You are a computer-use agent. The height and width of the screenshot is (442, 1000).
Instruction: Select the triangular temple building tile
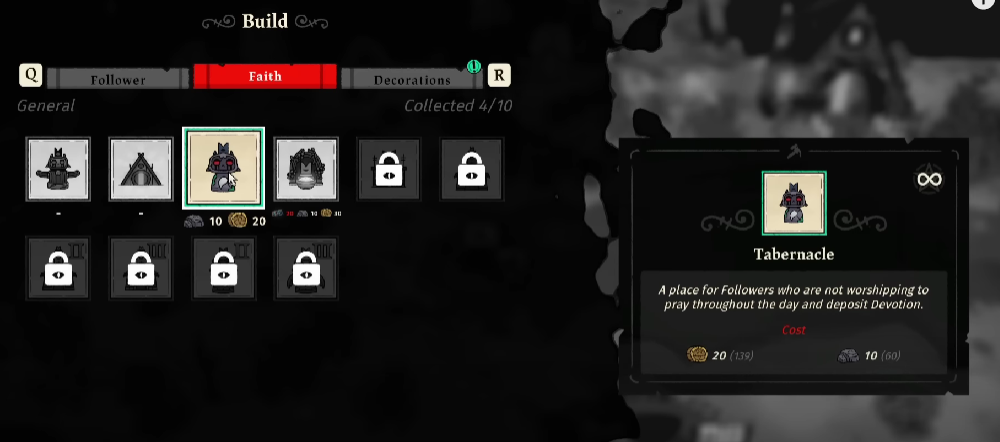(141, 169)
